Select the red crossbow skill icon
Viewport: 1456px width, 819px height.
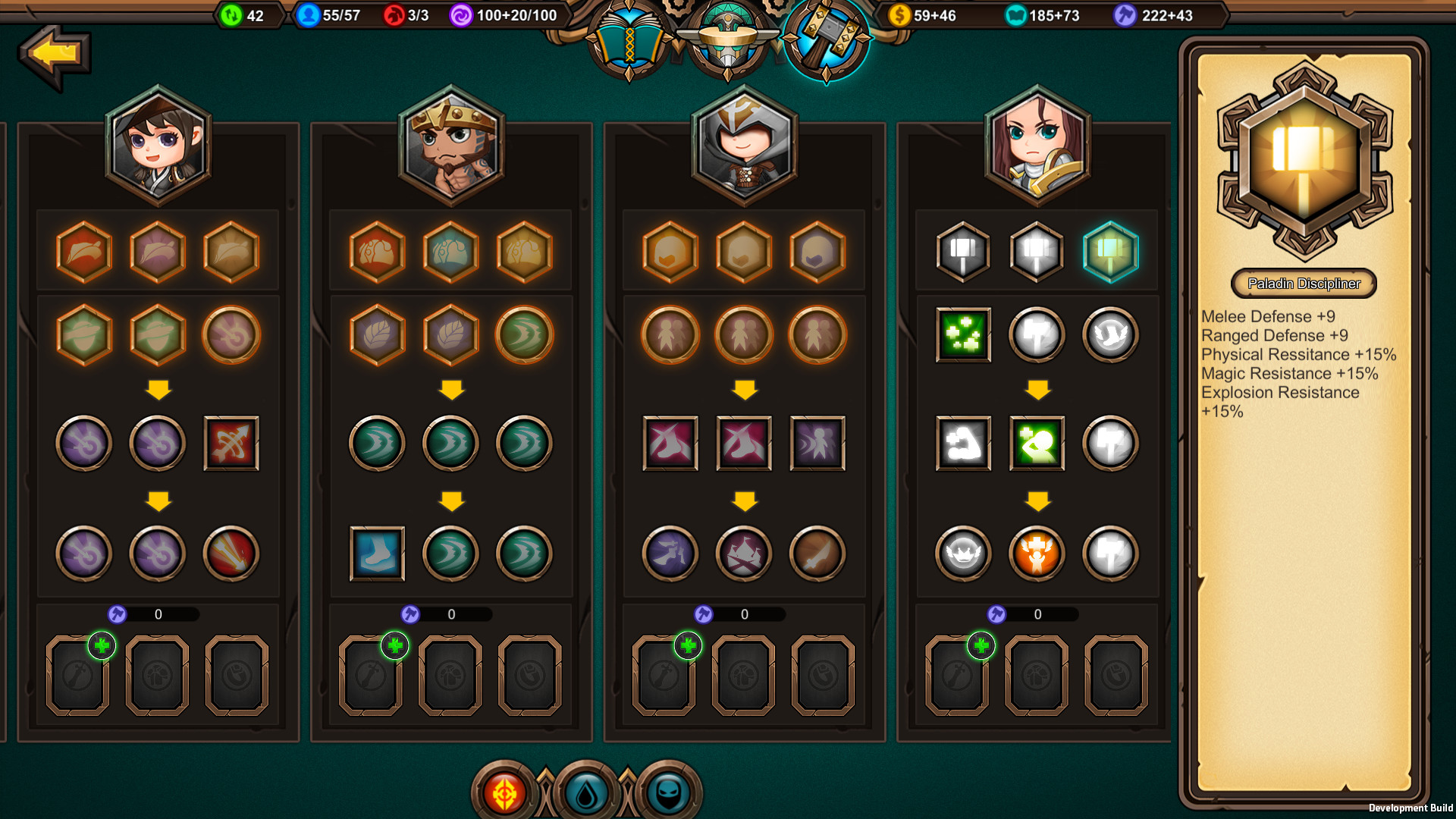232,444
